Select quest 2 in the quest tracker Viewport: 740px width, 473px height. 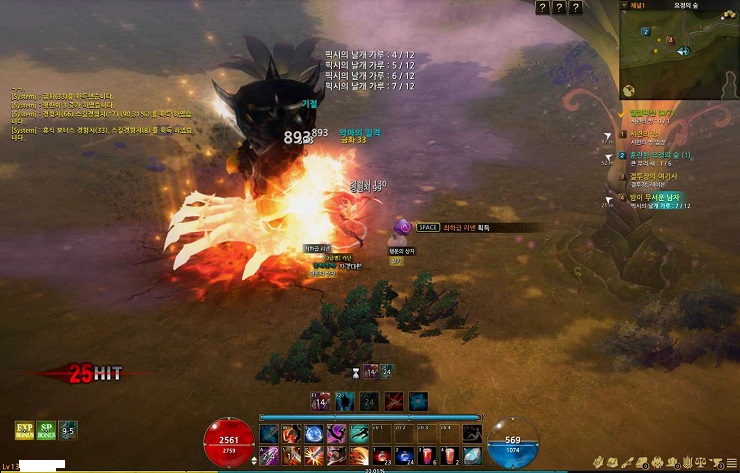655,156
